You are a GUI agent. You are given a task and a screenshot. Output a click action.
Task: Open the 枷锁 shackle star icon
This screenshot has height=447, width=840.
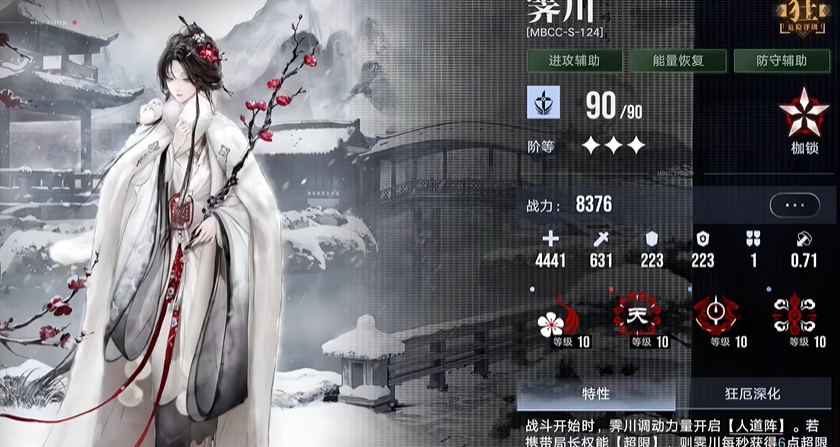tap(797, 119)
